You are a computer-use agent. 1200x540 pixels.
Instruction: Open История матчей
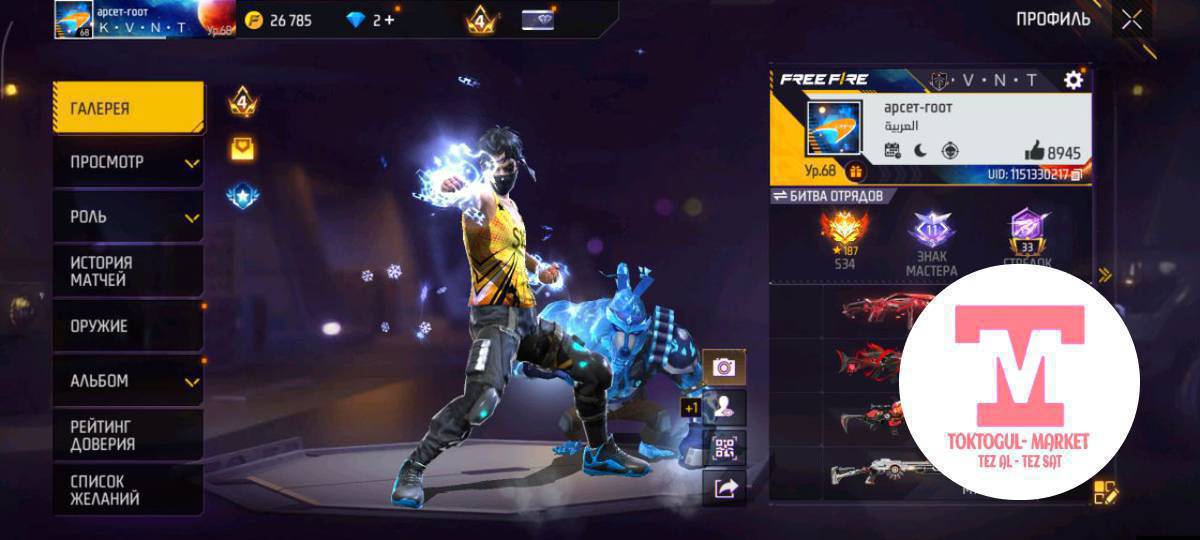click(x=128, y=271)
